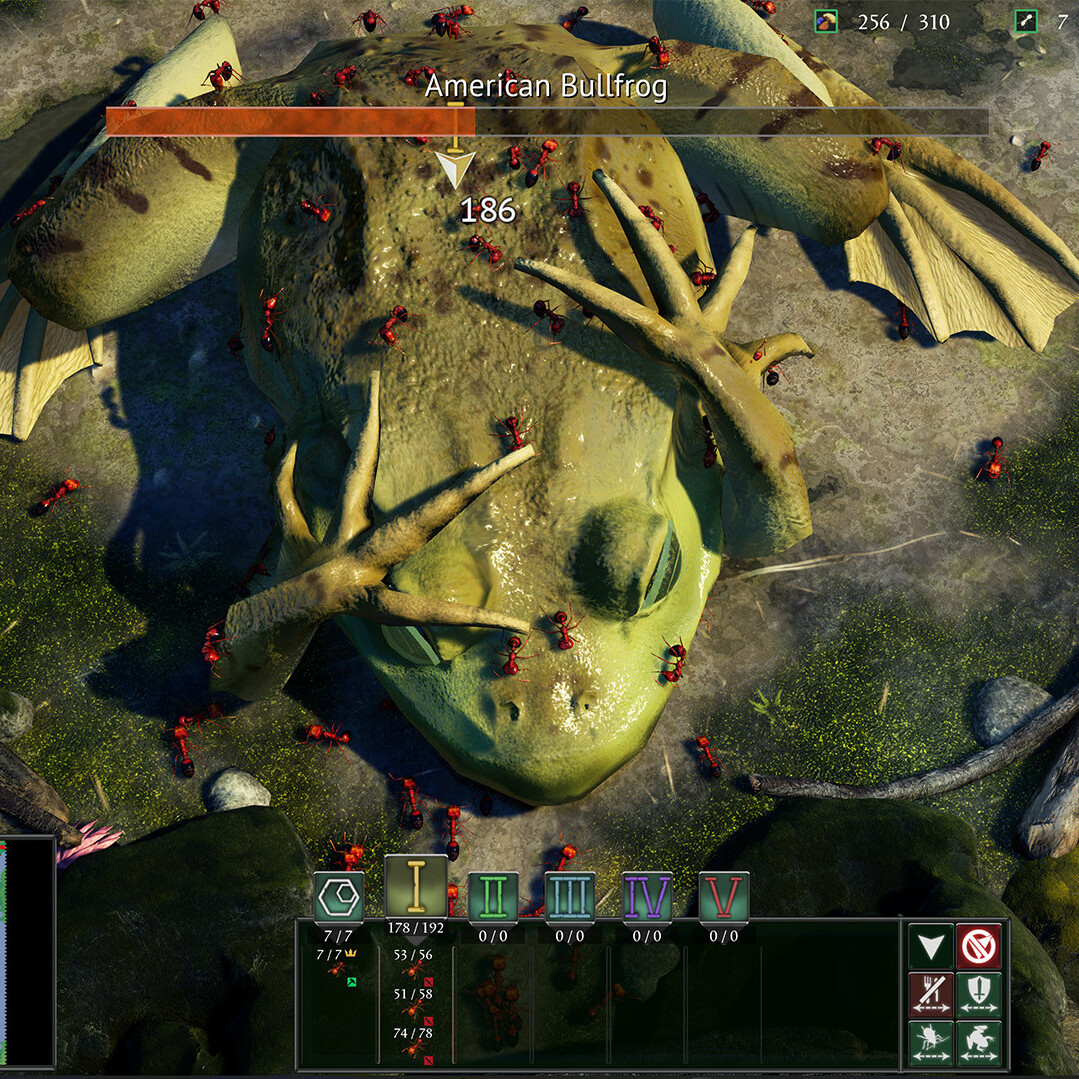1079x1079 pixels.
Task: Switch to ant group II
Action: pos(493,897)
